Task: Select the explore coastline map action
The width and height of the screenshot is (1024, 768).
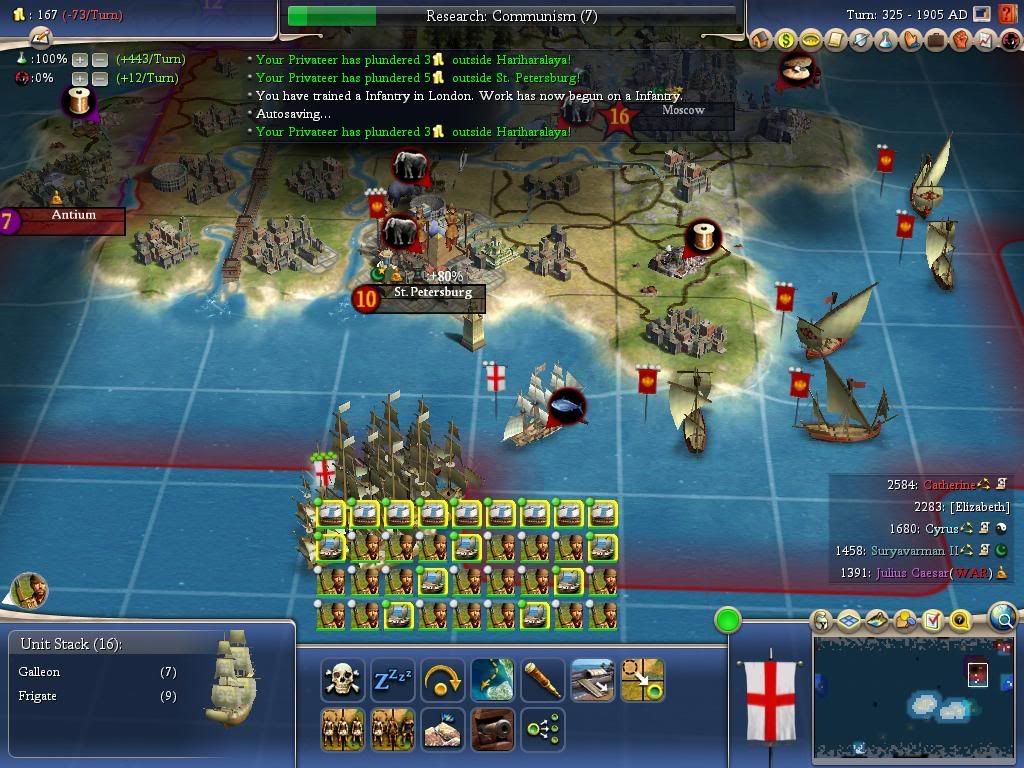Action: click(x=492, y=680)
